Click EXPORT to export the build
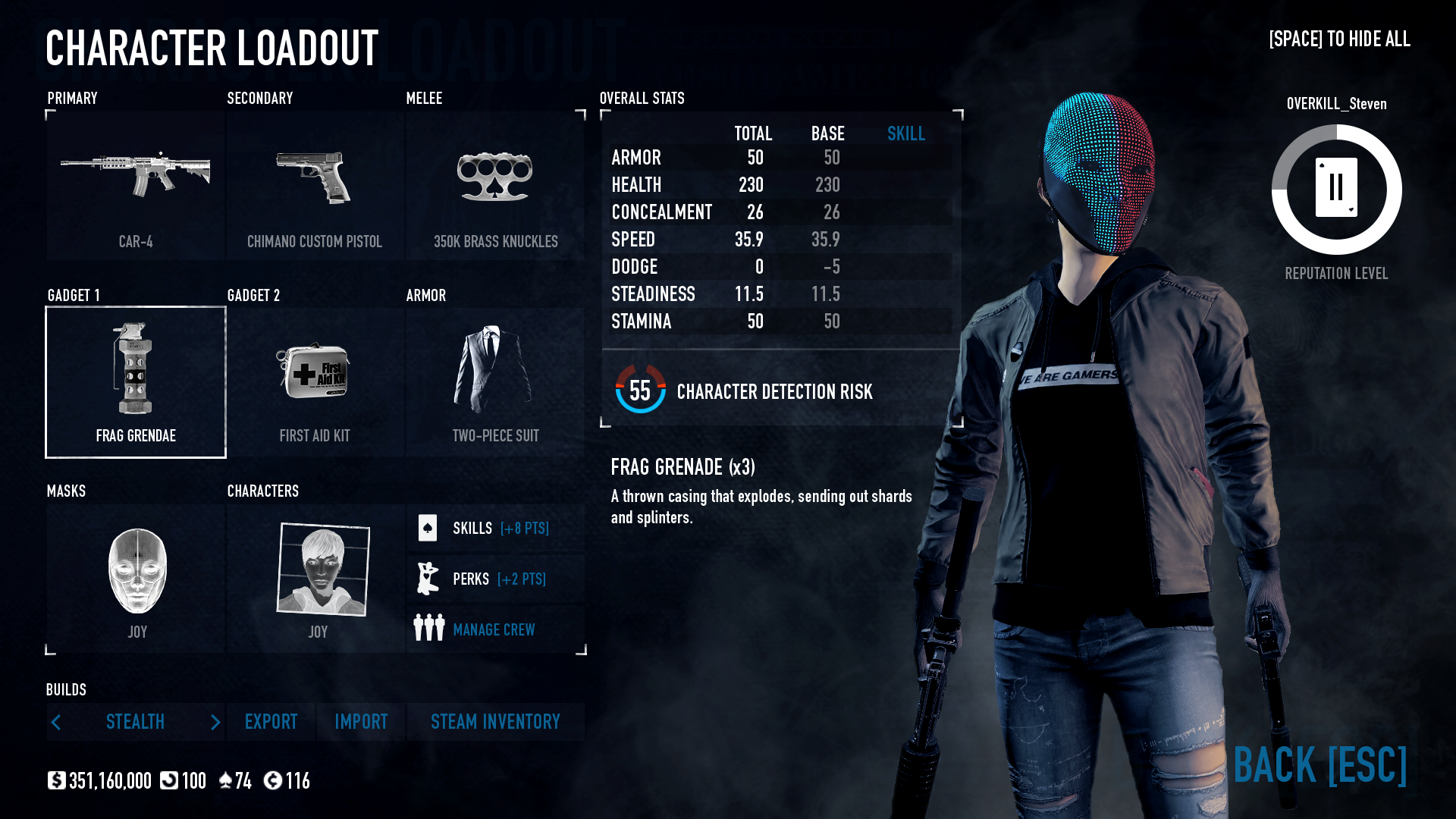Image resolution: width=1456 pixels, height=819 pixels. (271, 722)
